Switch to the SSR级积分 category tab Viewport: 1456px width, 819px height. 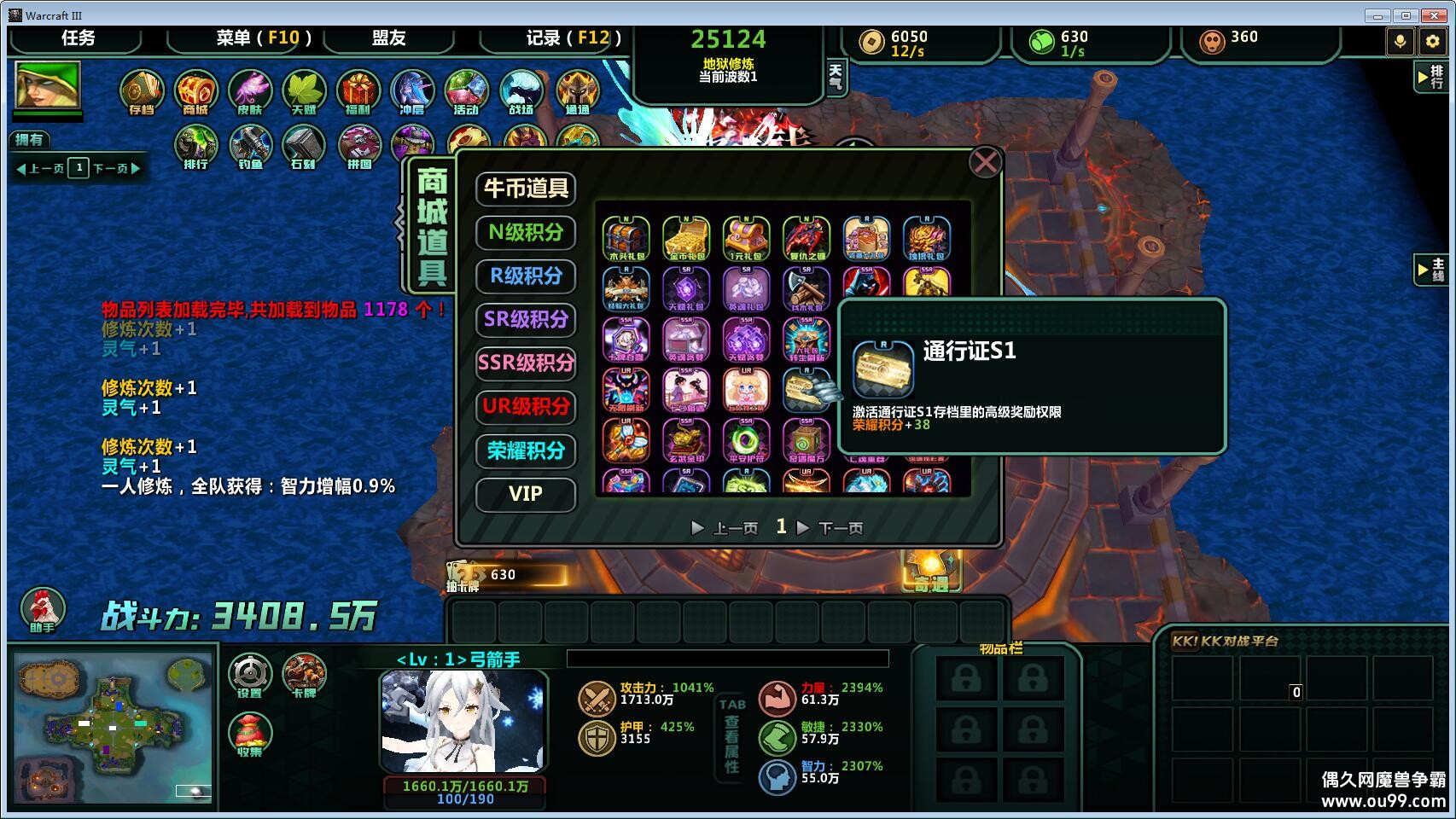point(526,363)
